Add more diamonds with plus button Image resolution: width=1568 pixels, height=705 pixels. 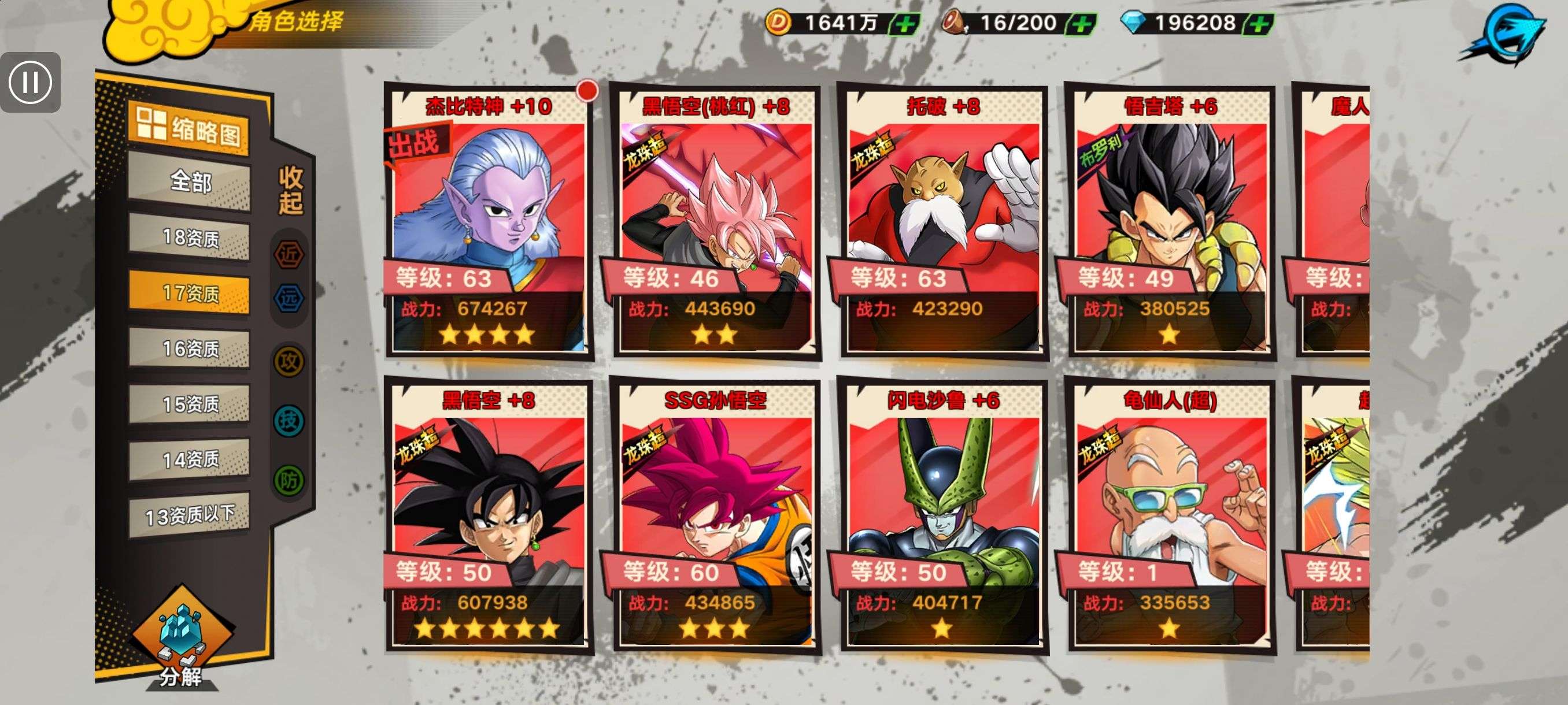(1259, 24)
